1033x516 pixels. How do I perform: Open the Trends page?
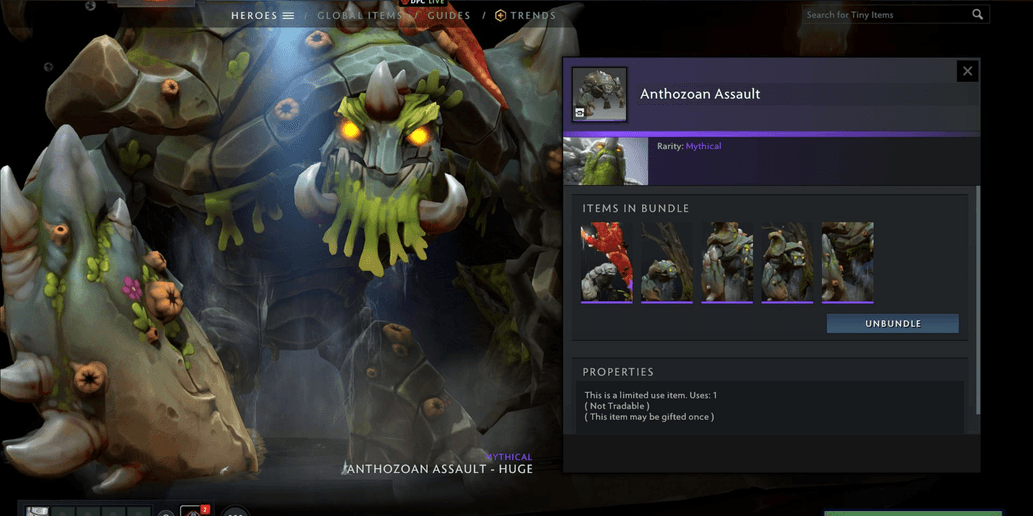[x=525, y=16]
